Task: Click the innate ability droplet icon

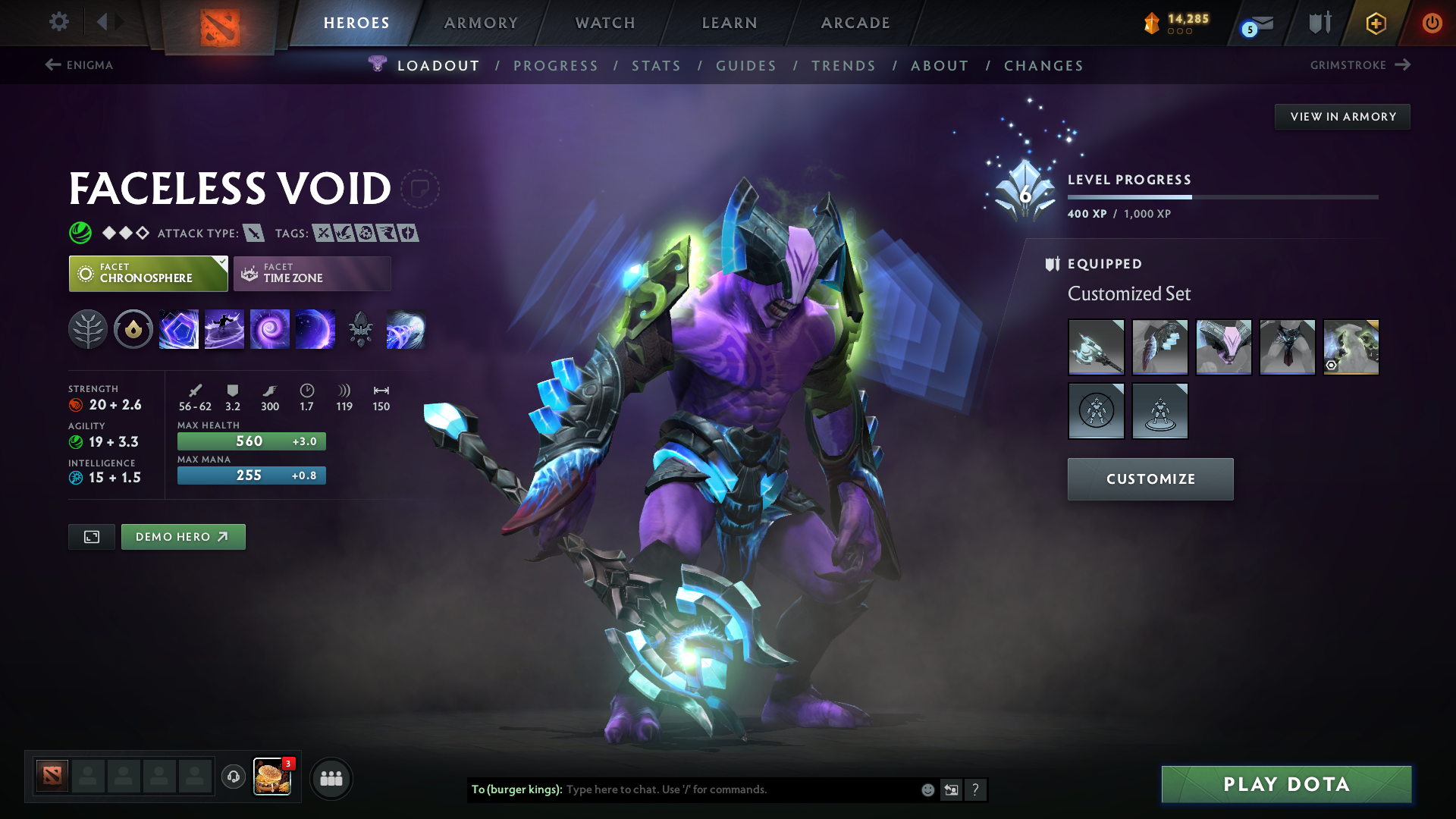Action: [133, 329]
